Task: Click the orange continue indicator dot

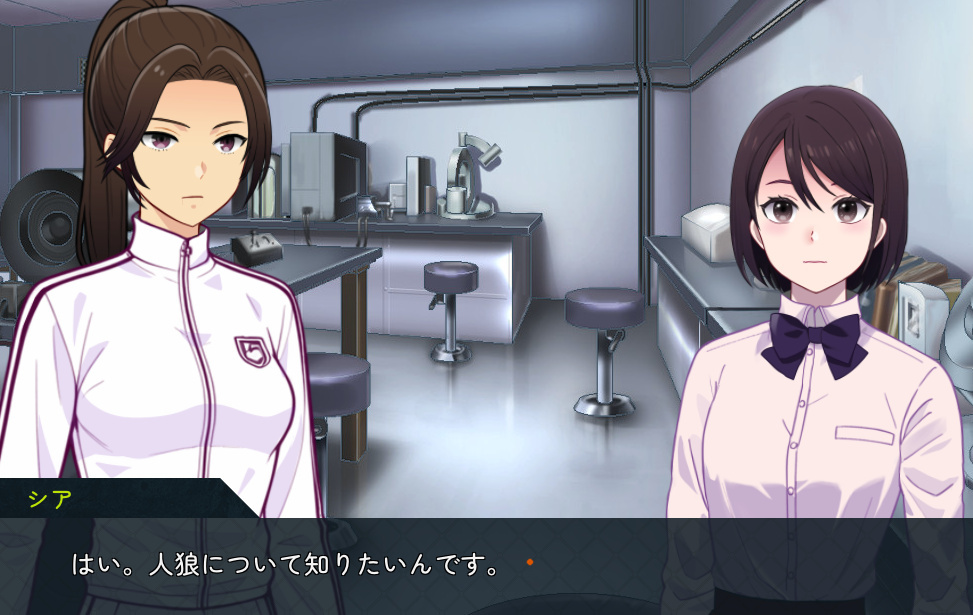Action: (x=530, y=563)
